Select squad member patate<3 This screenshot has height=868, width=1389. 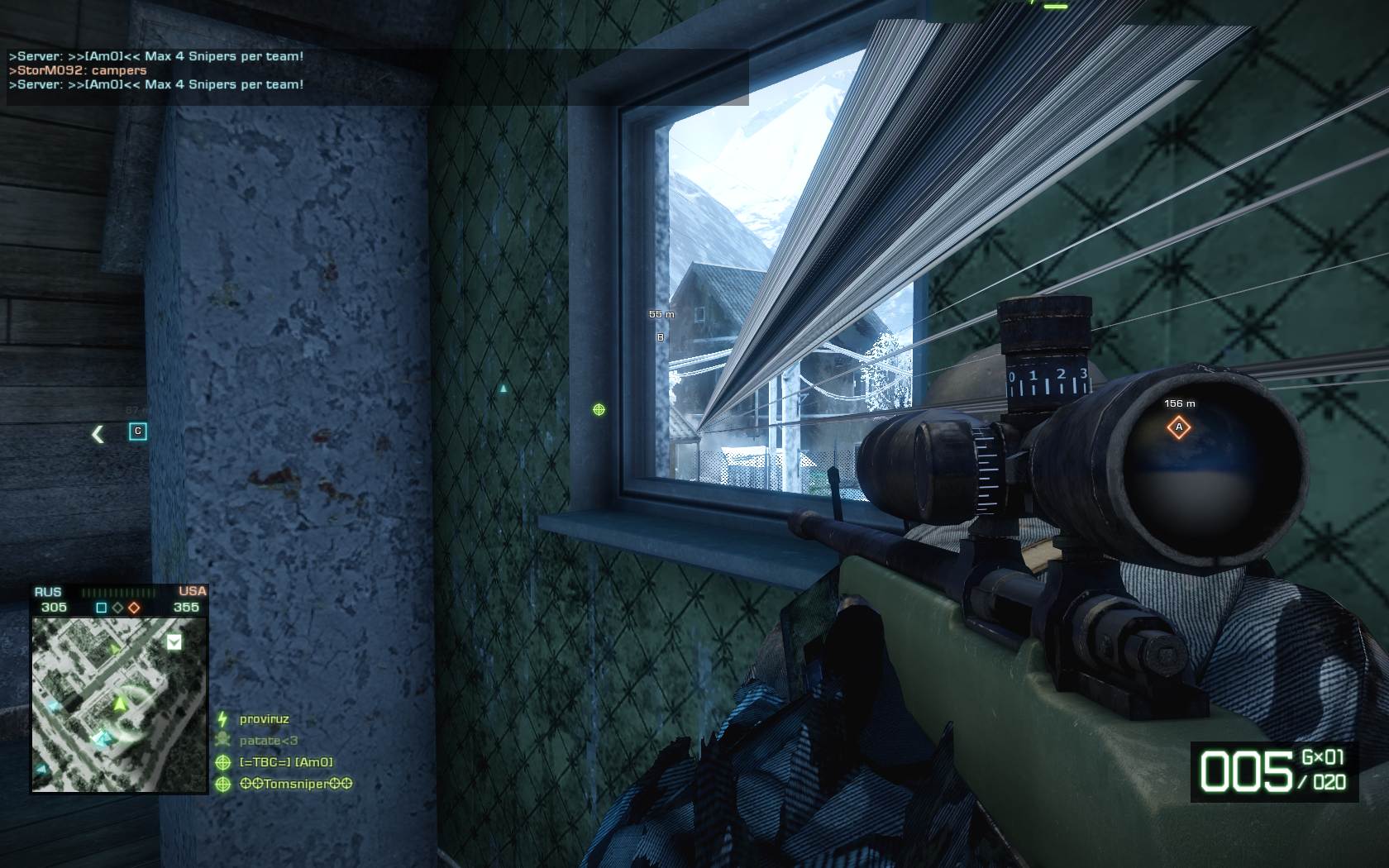pyautogui.click(x=268, y=741)
